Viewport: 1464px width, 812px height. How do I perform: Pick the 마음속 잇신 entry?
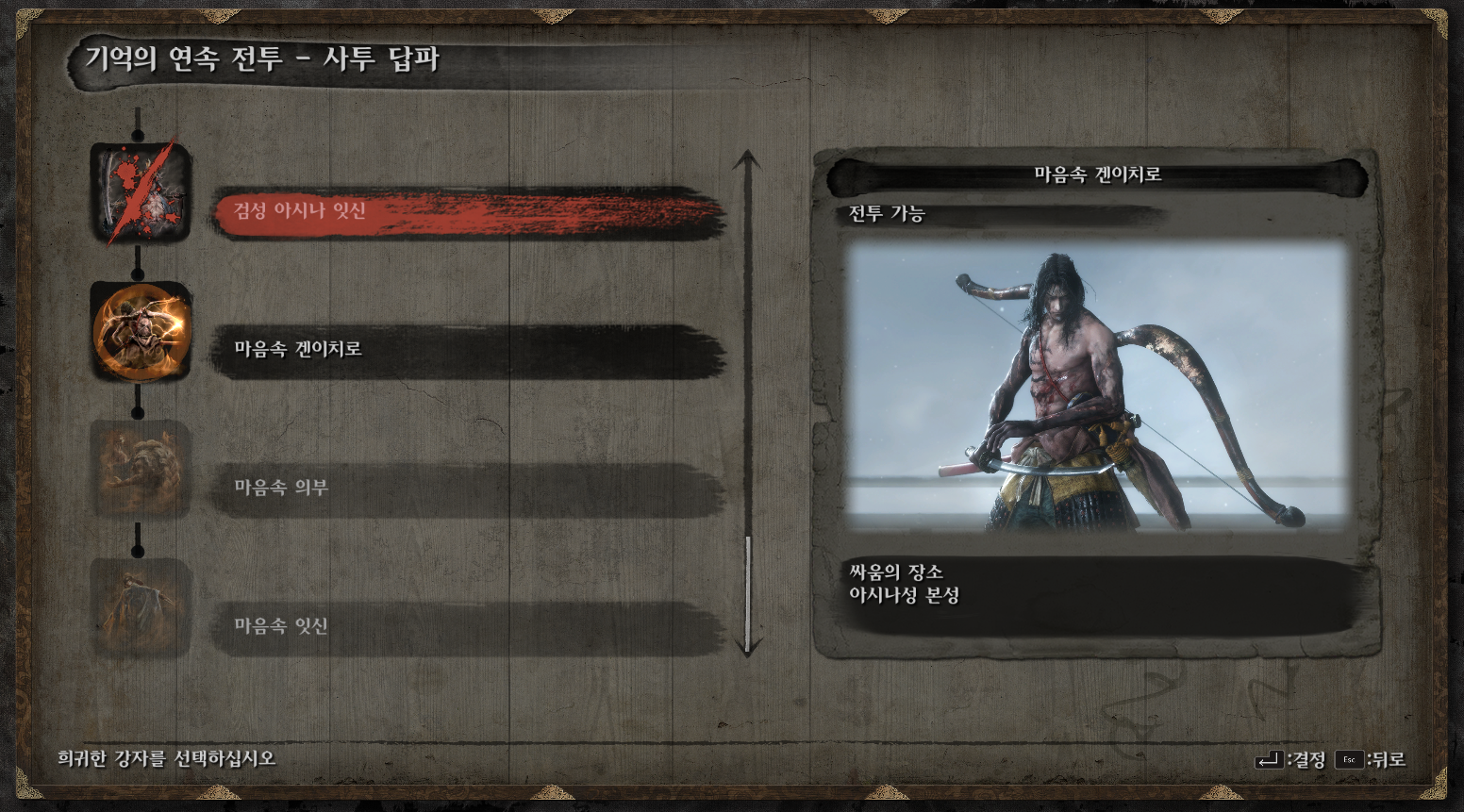(467, 627)
